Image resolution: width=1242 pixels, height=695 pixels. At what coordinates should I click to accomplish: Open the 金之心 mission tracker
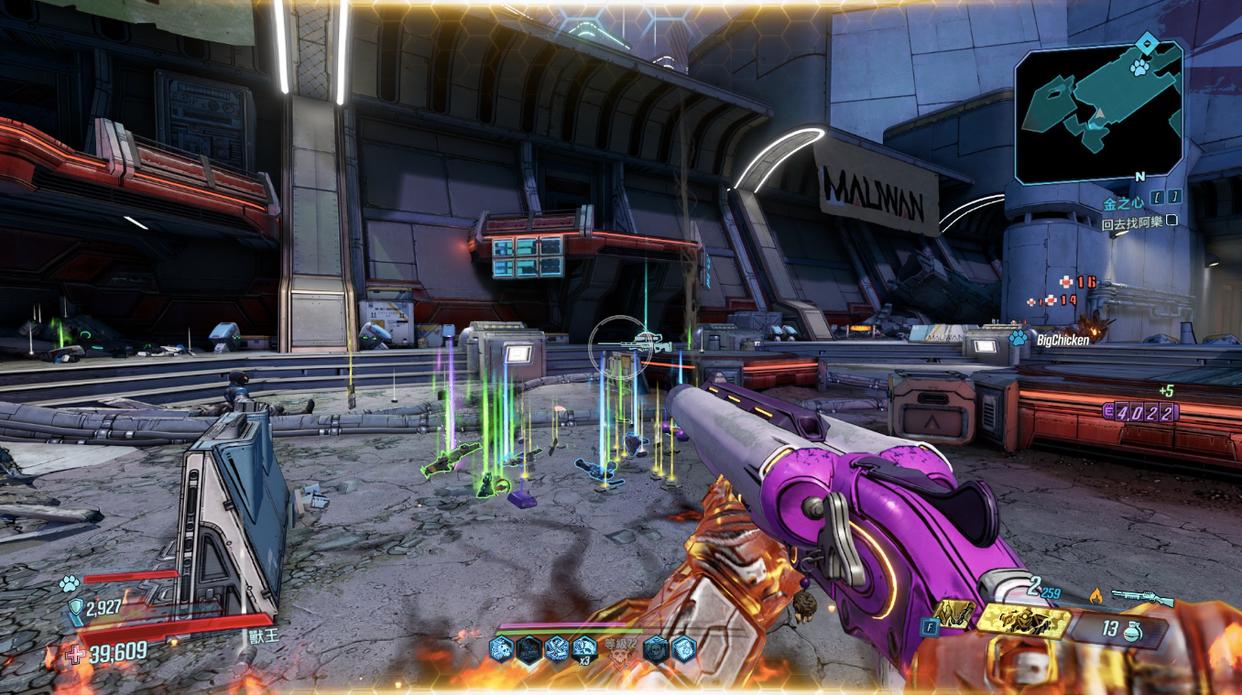click(1121, 204)
